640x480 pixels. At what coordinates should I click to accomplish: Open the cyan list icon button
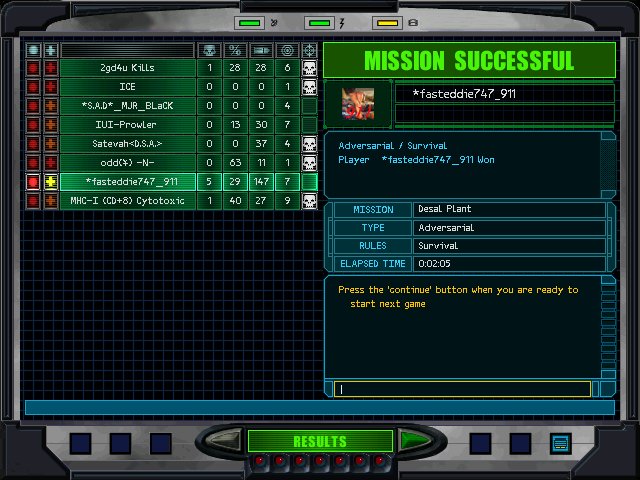pos(560,442)
